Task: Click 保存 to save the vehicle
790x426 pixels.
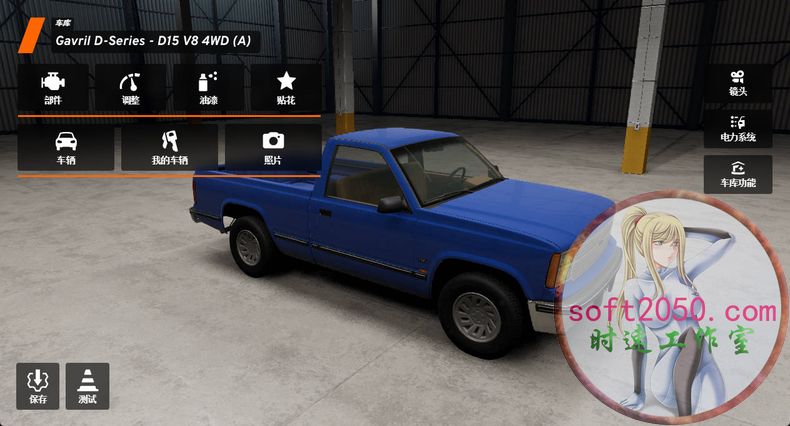Action: [38, 386]
